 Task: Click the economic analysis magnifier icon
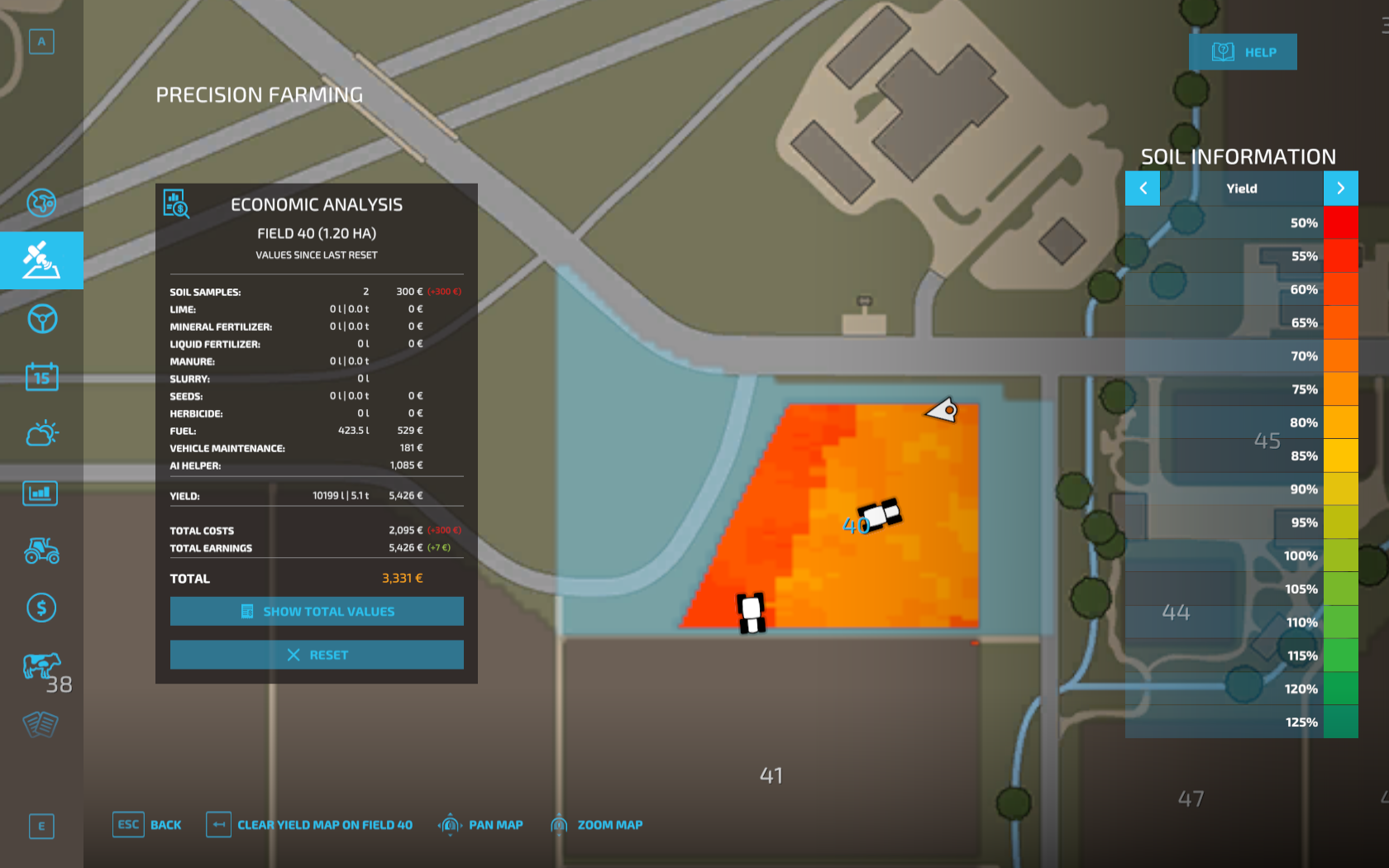tap(176, 204)
